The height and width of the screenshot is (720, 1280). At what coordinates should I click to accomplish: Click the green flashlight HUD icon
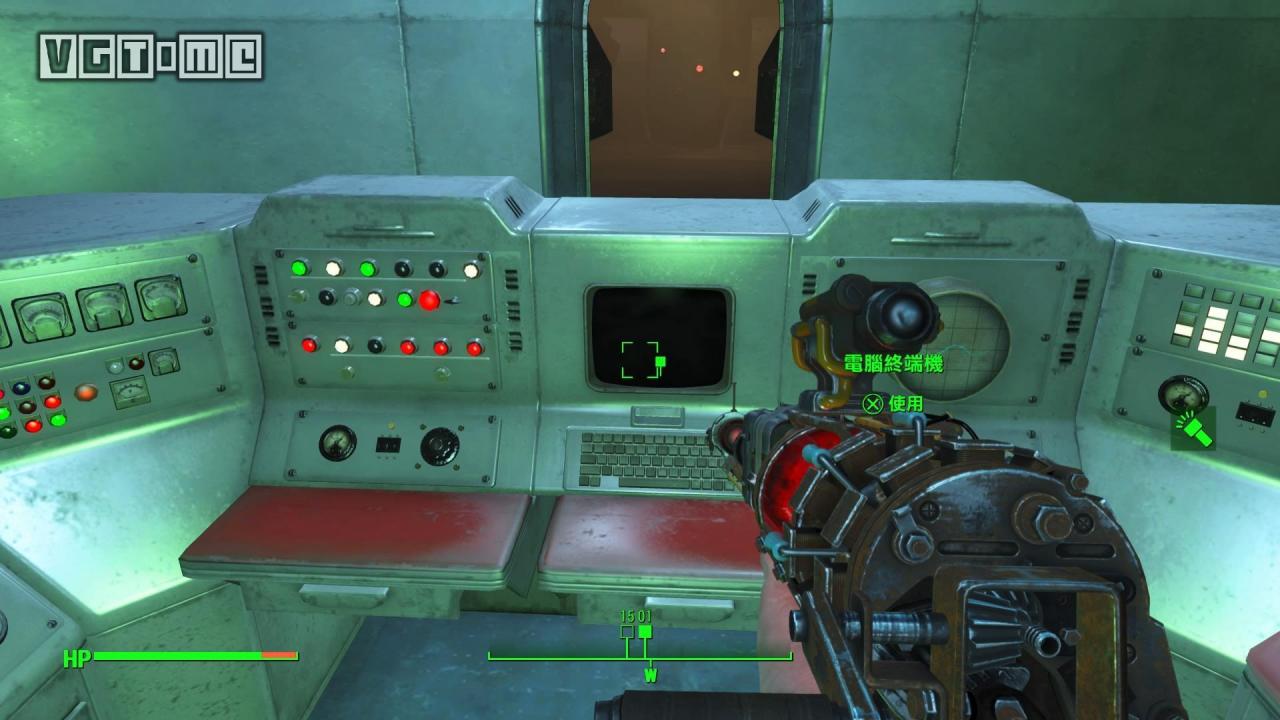point(1193,429)
